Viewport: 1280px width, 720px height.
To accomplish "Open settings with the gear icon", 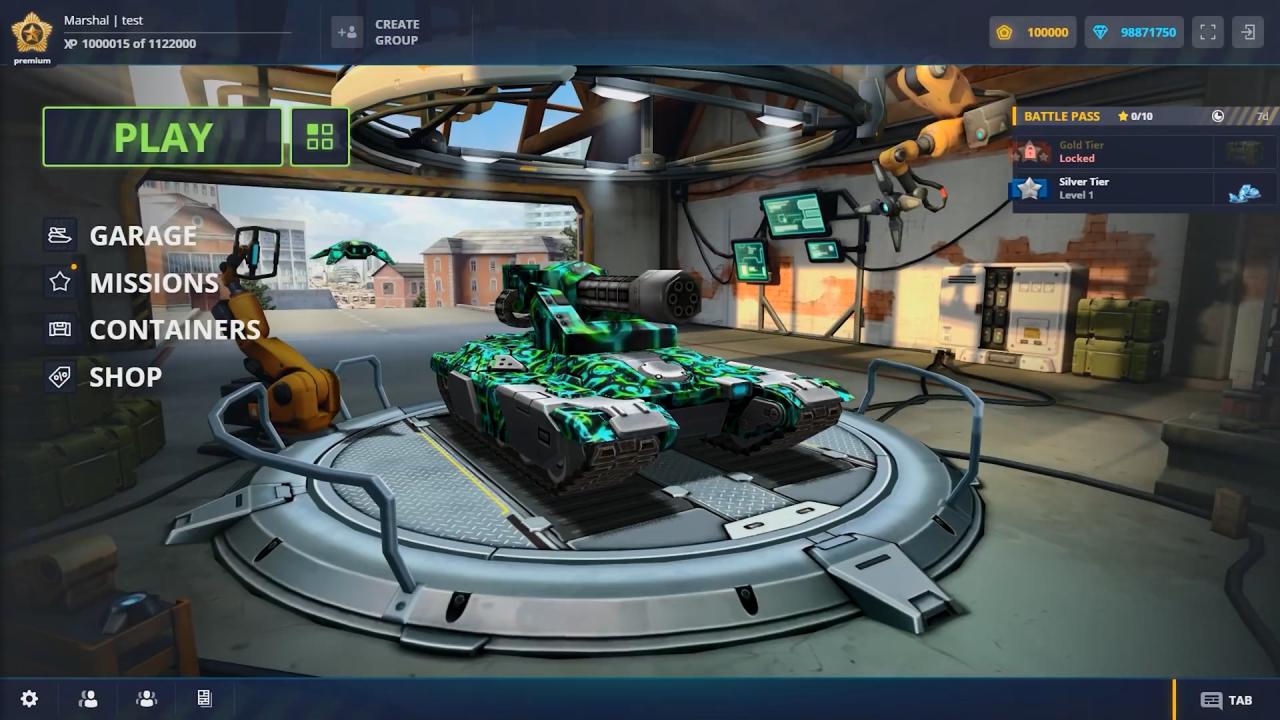I will pos(30,699).
